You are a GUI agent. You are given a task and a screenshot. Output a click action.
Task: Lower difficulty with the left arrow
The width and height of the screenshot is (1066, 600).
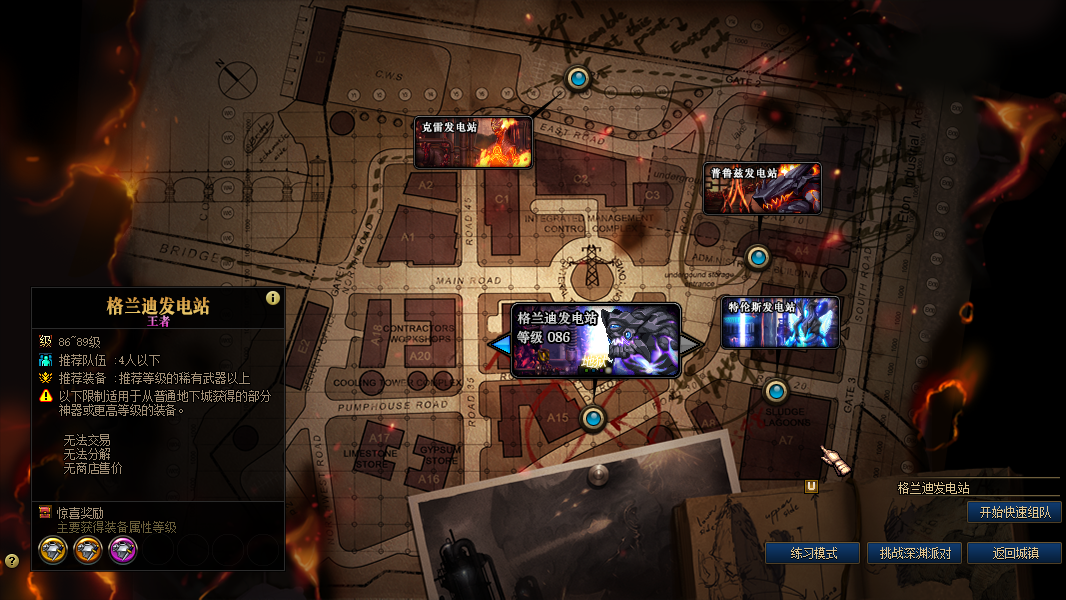pyautogui.click(x=499, y=344)
